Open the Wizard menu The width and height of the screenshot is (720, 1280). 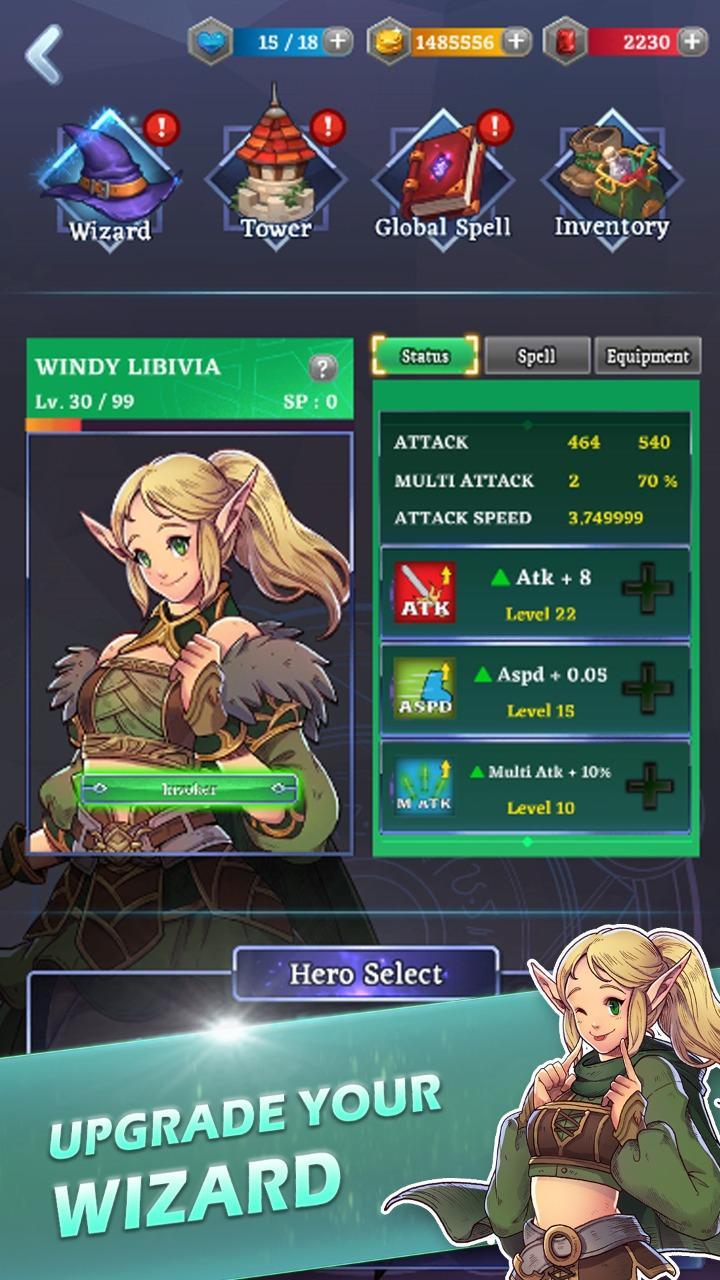[x=110, y=180]
